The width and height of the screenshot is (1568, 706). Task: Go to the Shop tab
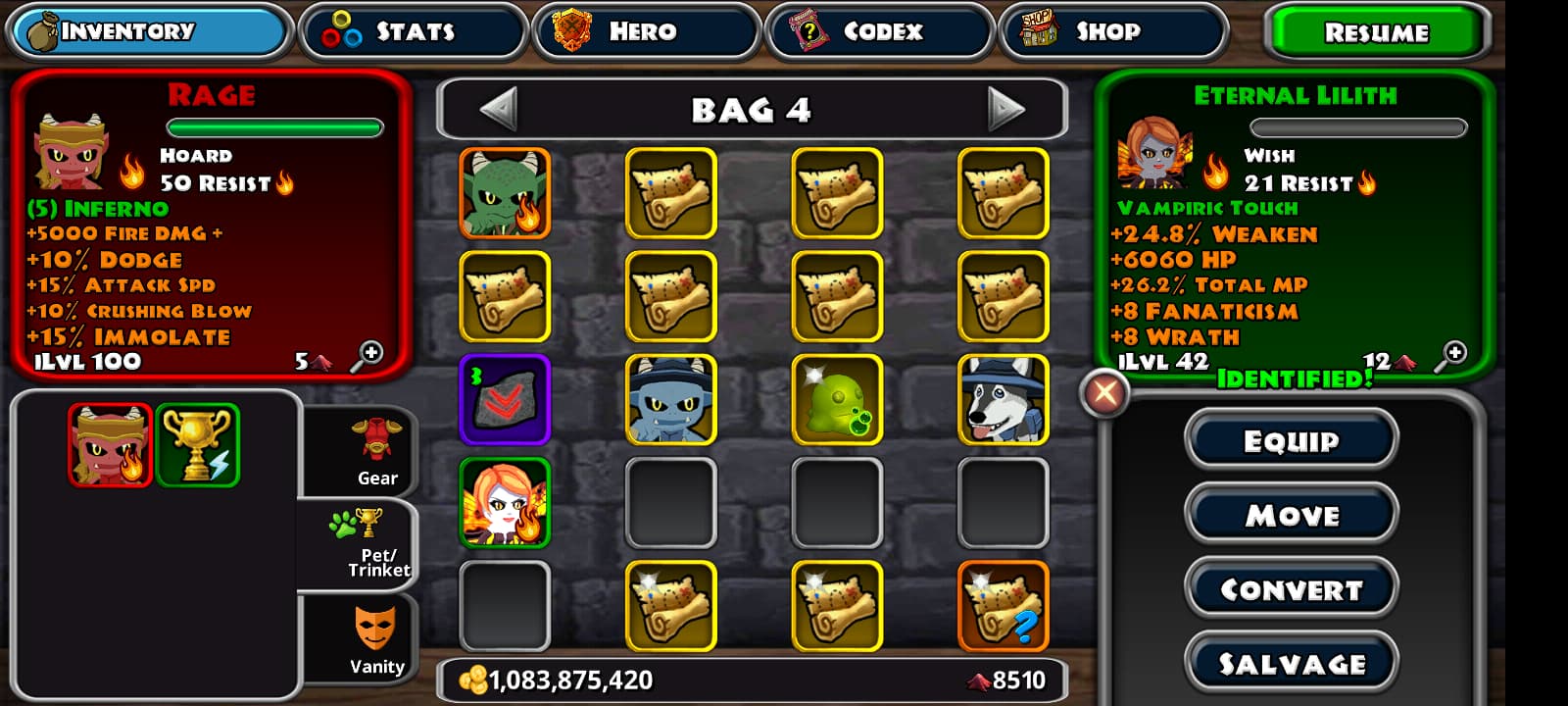tap(1112, 31)
